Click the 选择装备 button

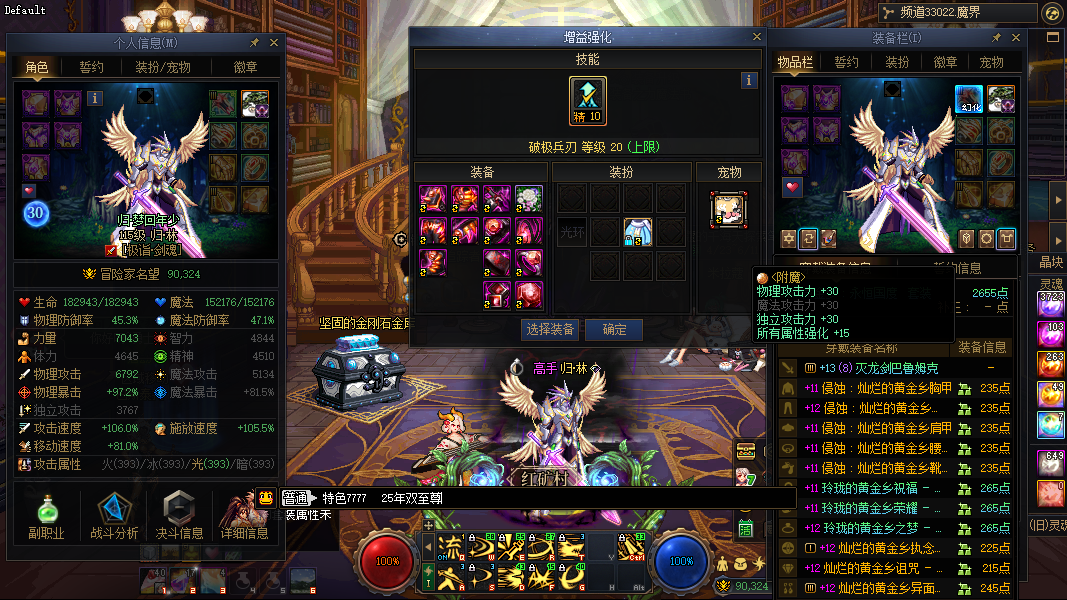click(x=550, y=329)
